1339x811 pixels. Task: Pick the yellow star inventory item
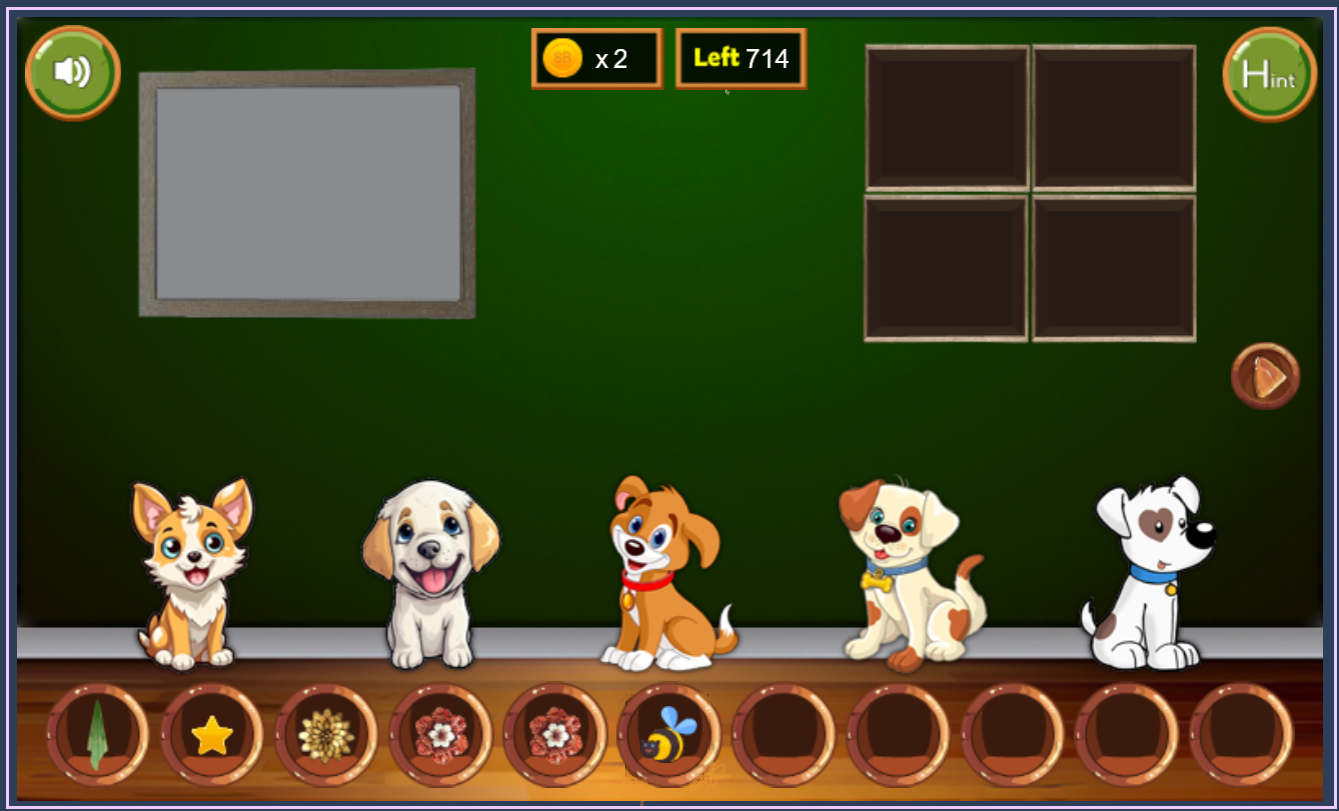click(x=212, y=735)
